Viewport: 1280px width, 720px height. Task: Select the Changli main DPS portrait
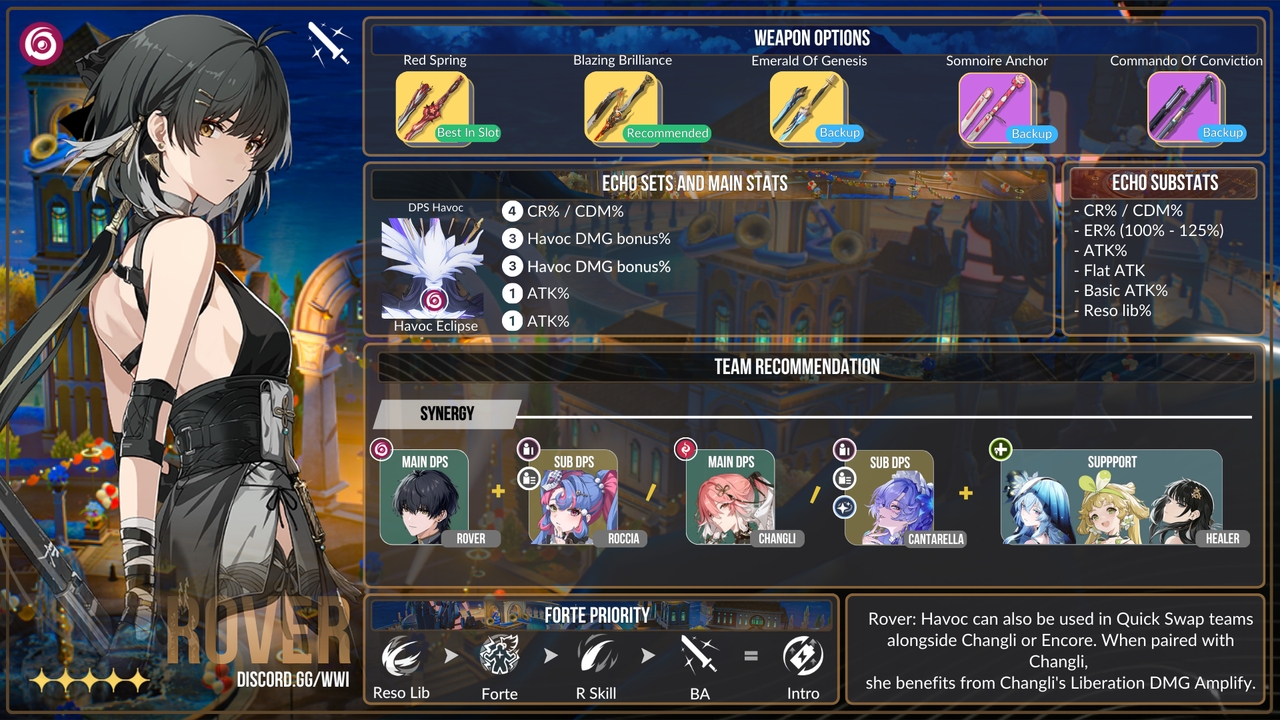tap(731, 498)
